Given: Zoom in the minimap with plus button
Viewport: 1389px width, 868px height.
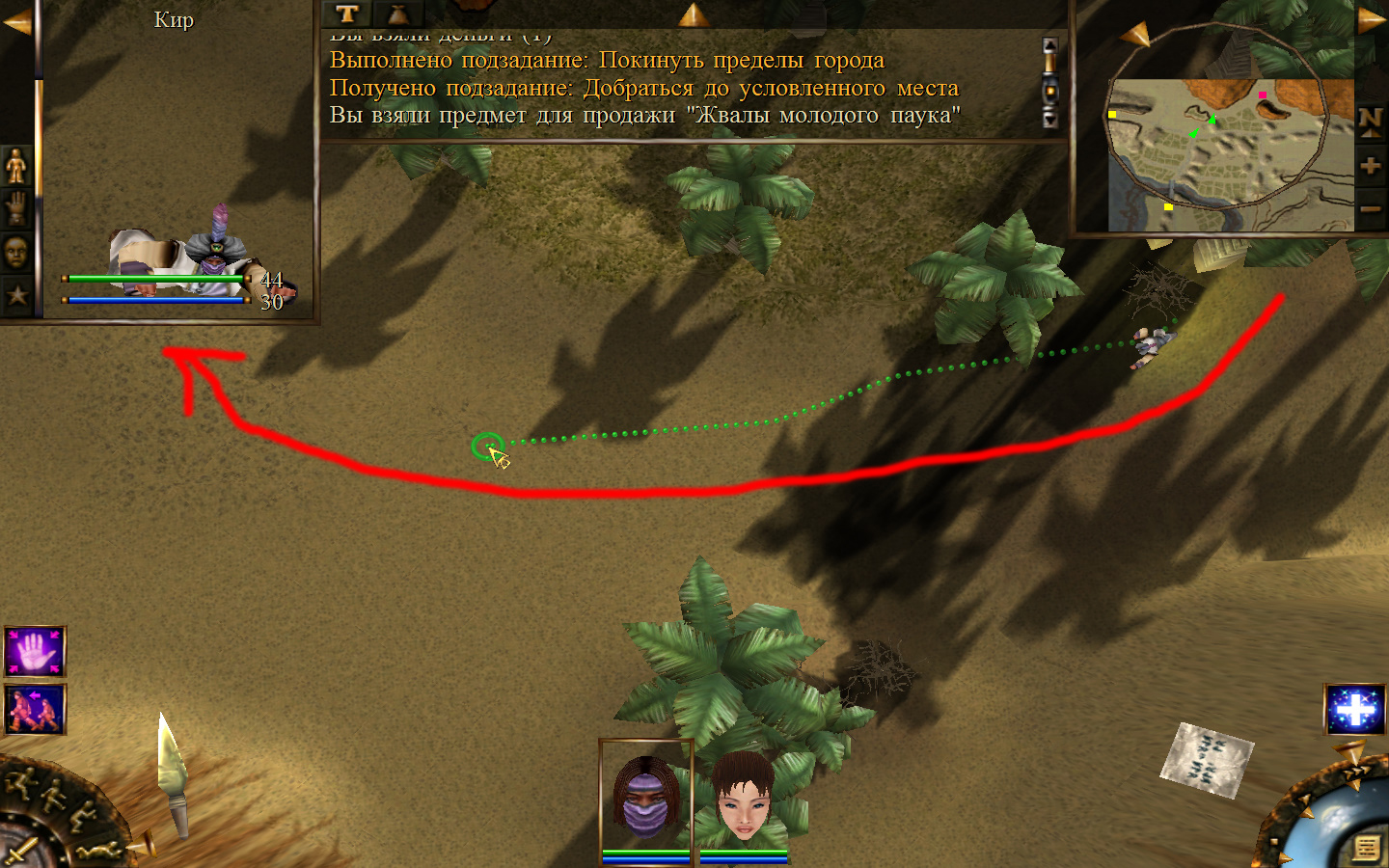Looking at the screenshot, I should click(1370, 166).
